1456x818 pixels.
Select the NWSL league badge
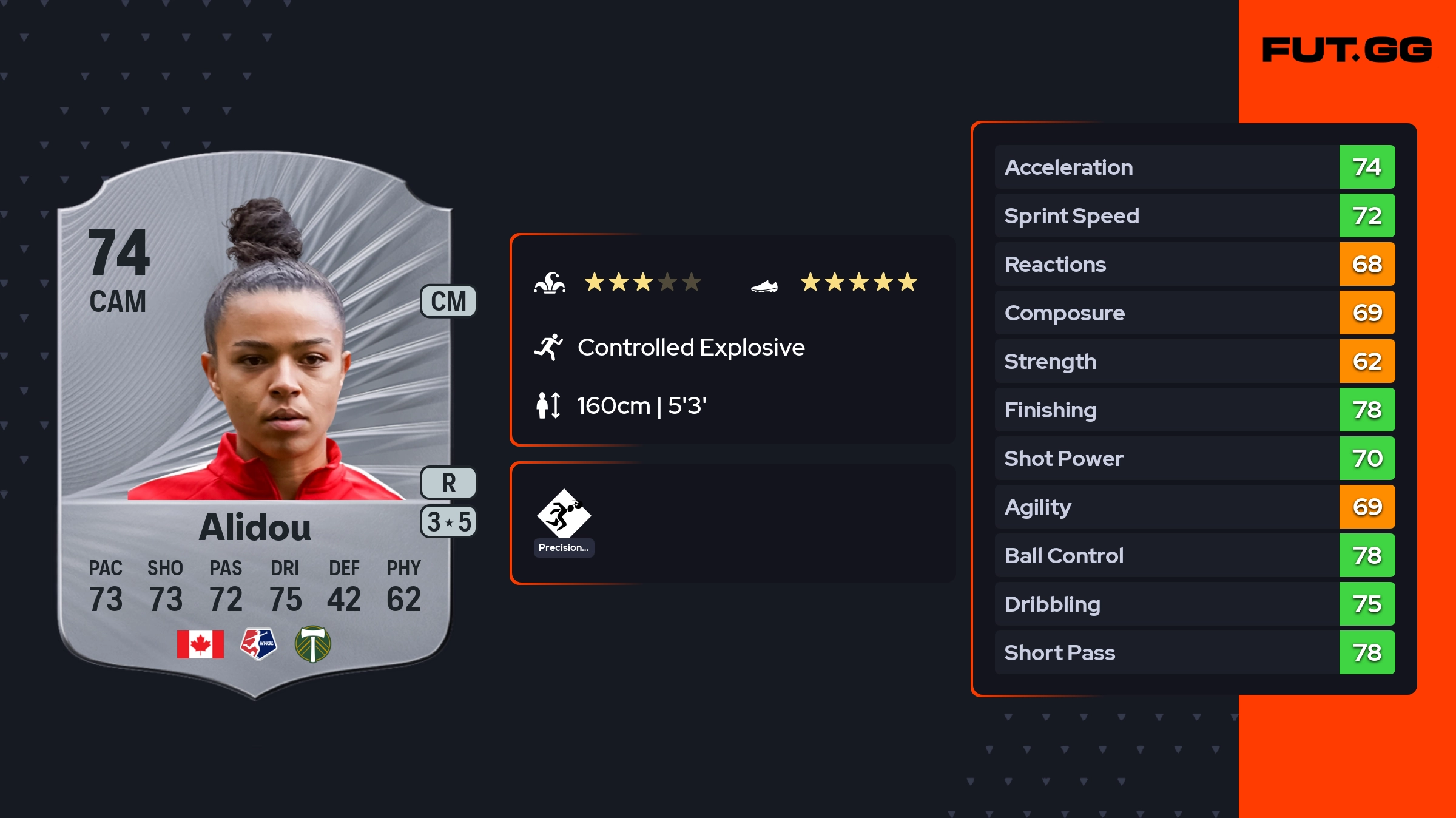(x=258, y=644)
